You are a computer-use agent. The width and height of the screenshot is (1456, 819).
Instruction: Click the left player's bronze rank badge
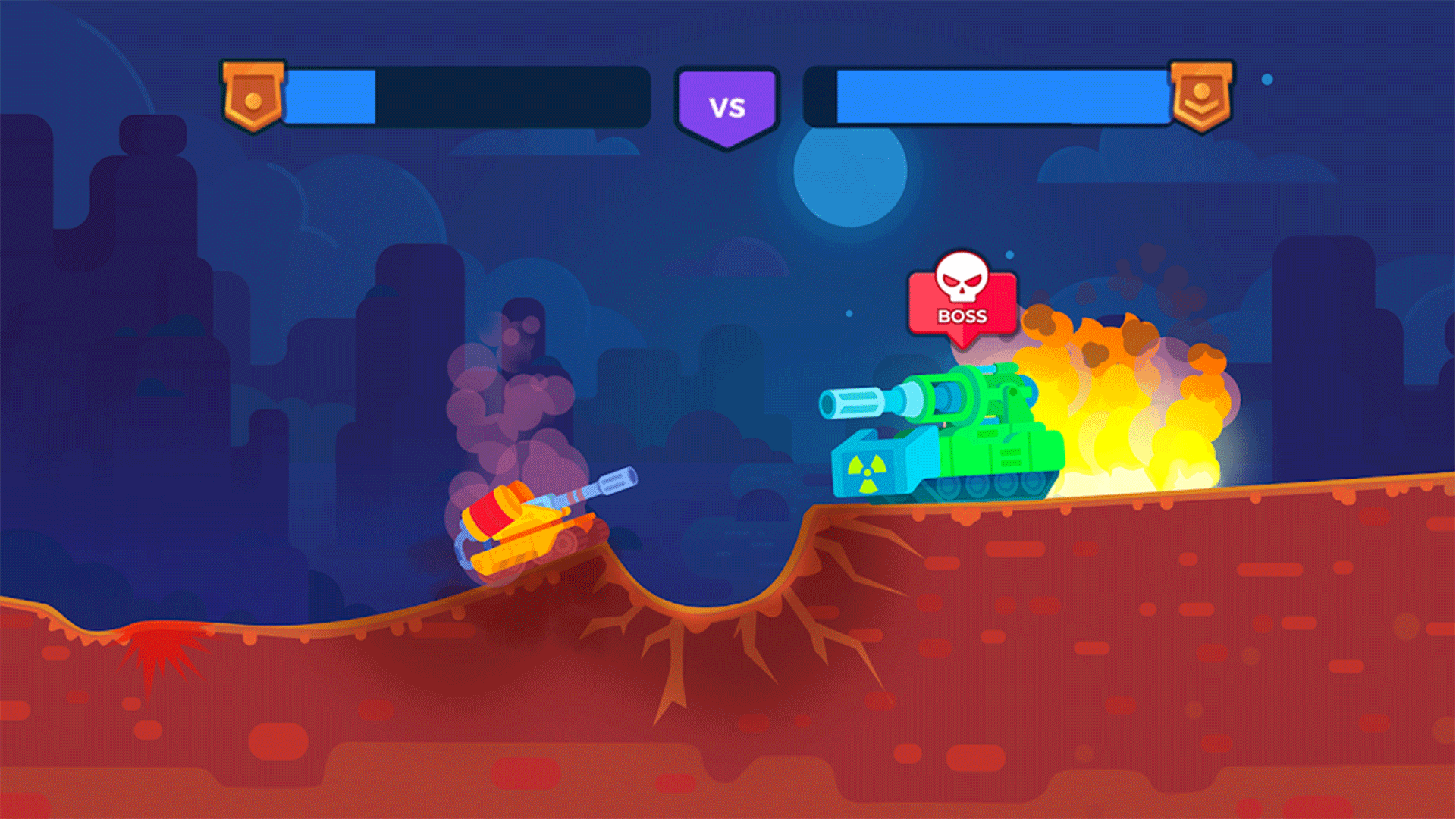pos(253,95)
